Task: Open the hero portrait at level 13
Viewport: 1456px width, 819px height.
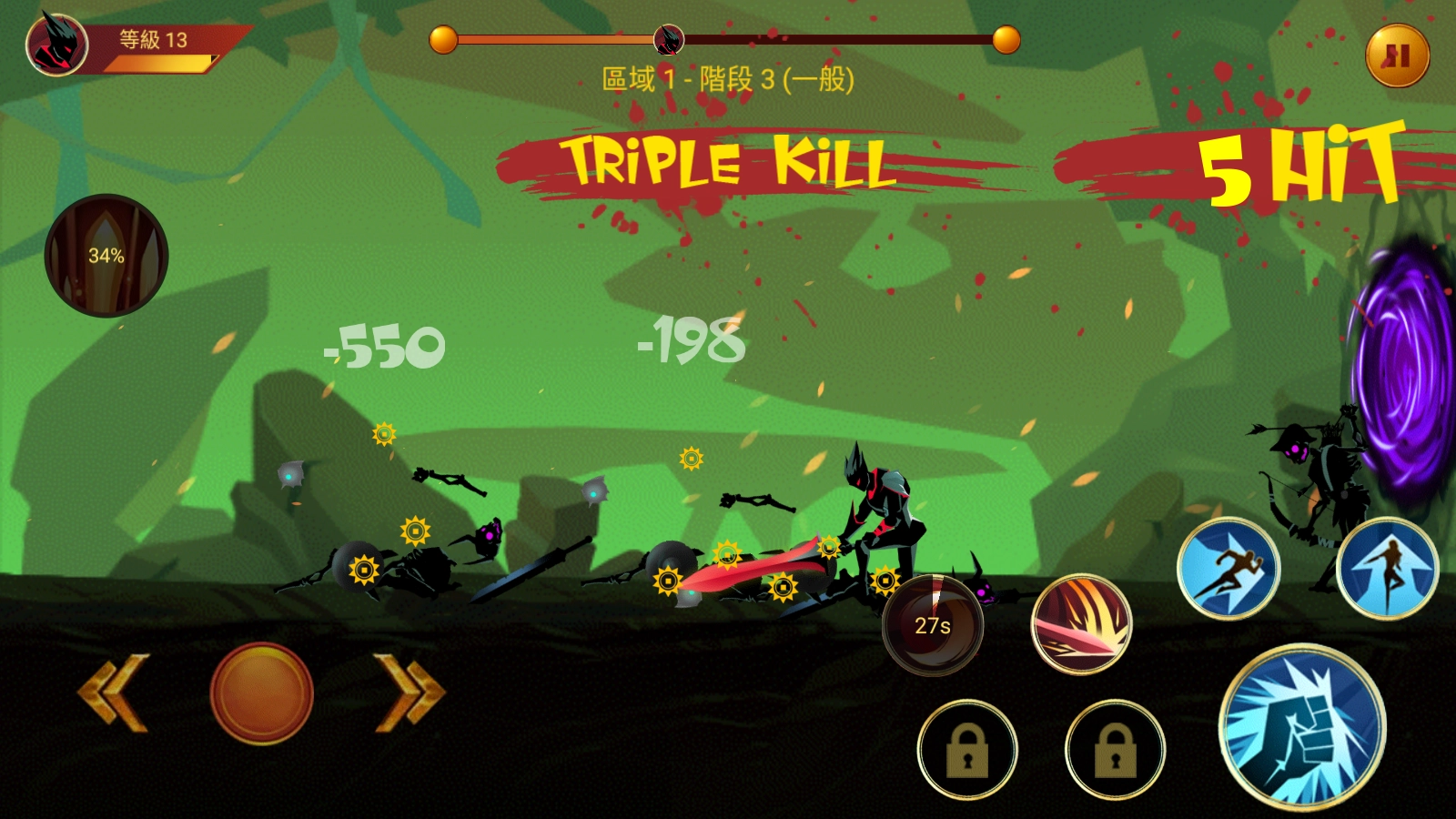Action: tap(56, 44)
